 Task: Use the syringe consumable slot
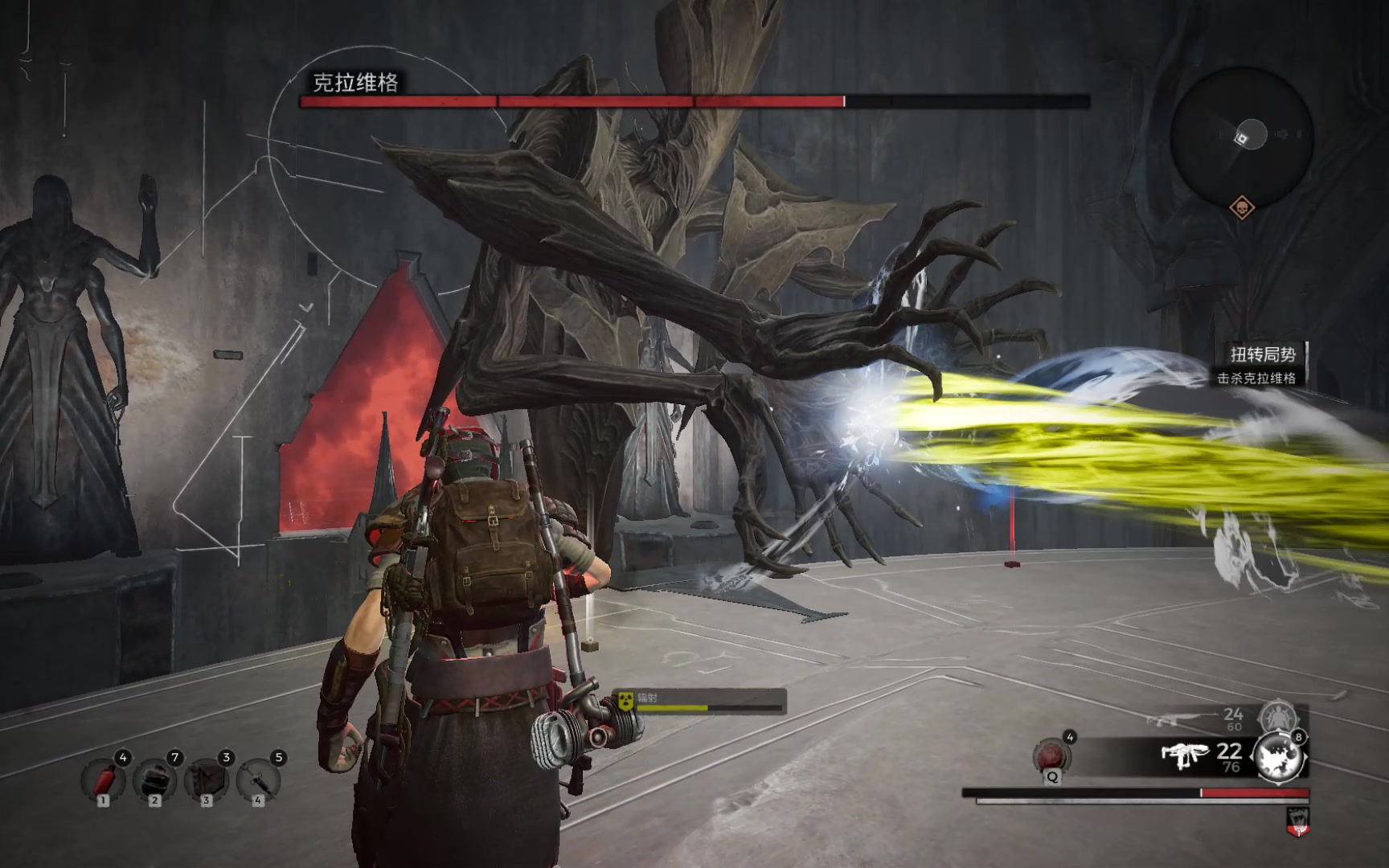(x=258, y=779)
